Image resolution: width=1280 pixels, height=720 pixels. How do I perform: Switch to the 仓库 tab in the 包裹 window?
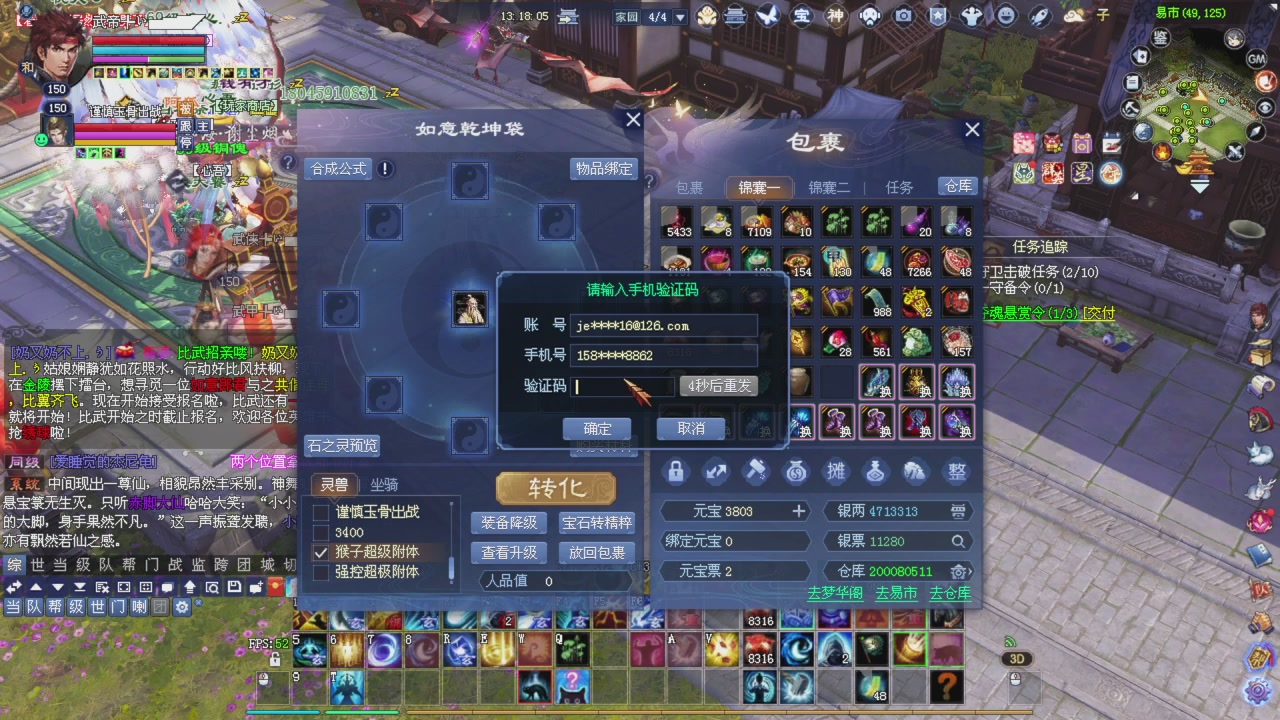coord(957,187)
